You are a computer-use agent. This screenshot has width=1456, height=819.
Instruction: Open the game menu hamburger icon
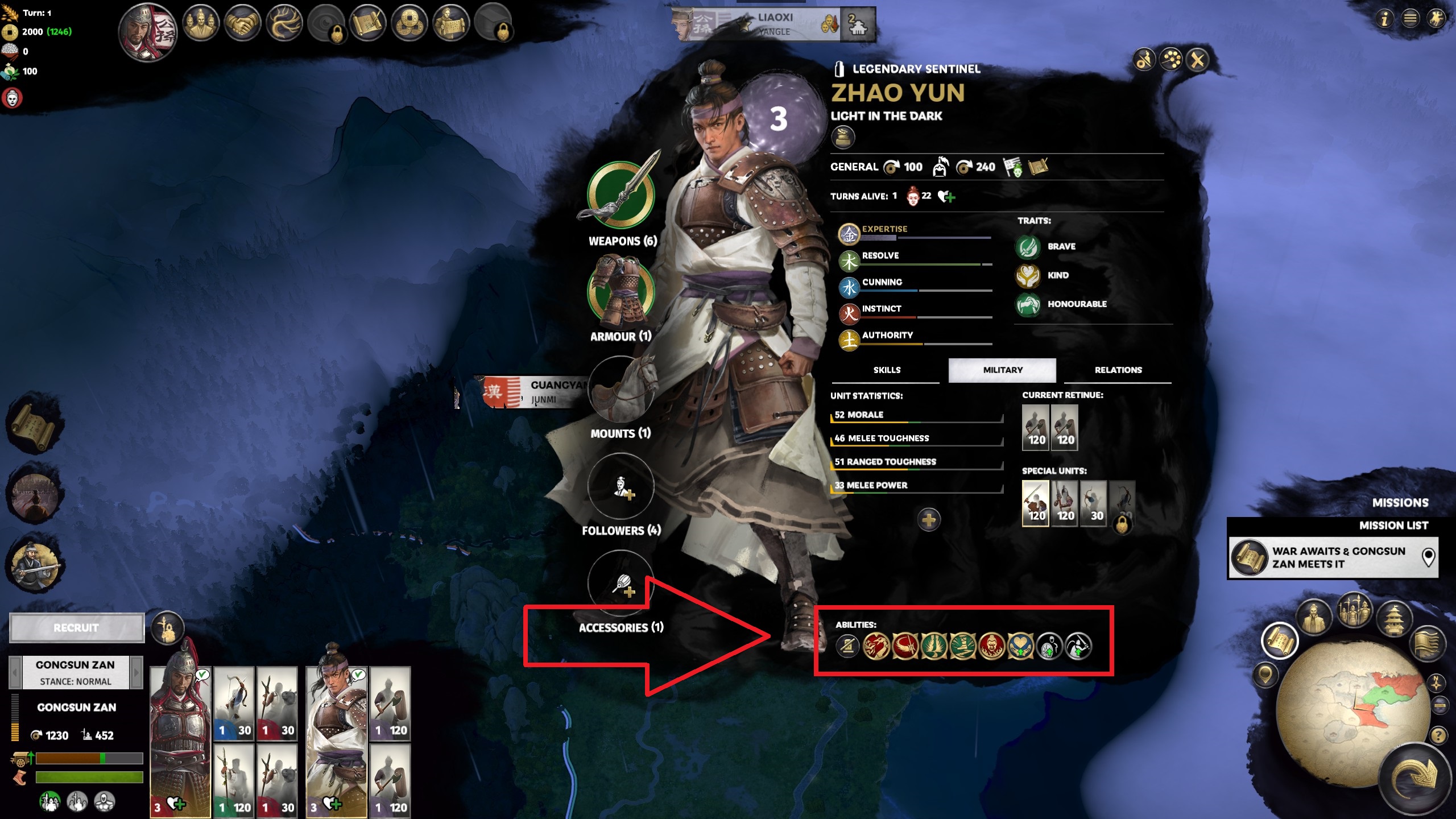point(1410,19)
